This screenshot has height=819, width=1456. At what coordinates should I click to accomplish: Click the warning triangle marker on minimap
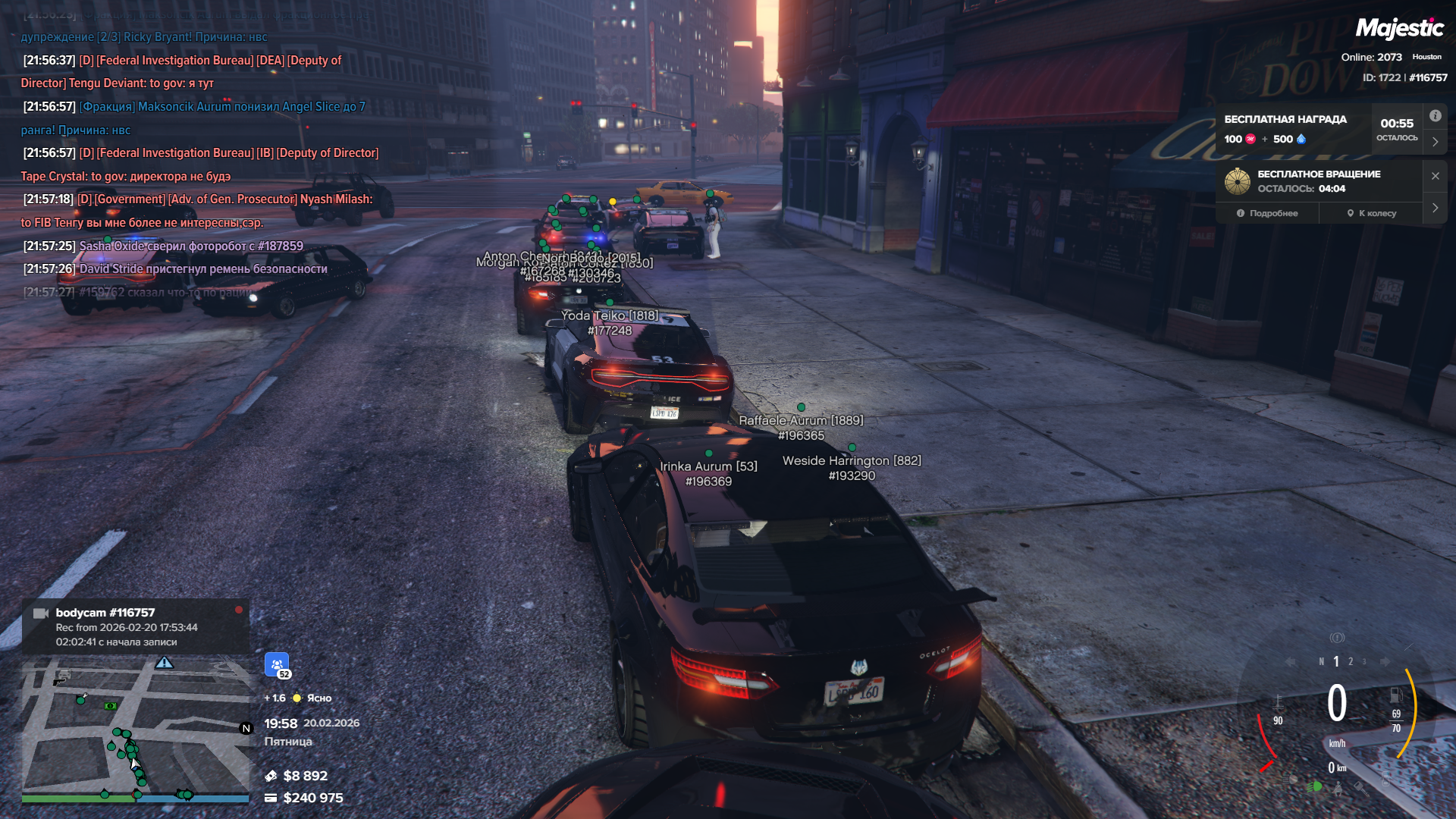click(x=165, y=664)
